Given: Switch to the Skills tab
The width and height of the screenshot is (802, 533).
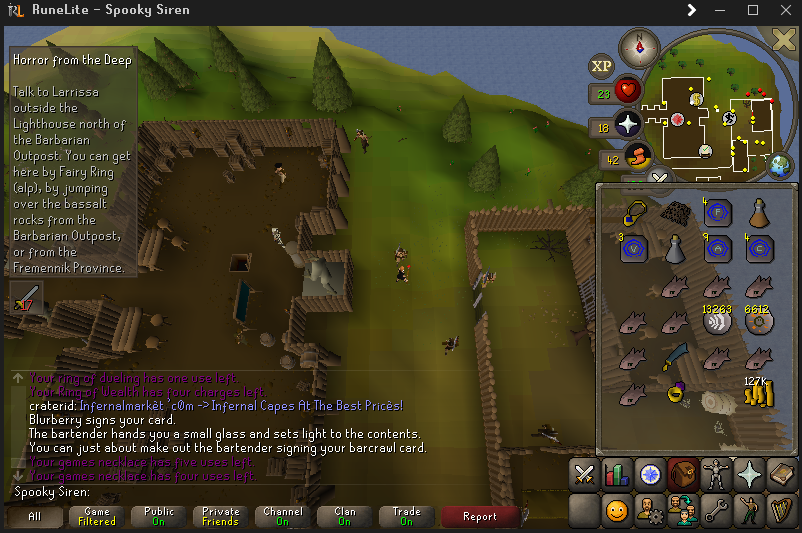Looking at the screenshot, I should pos(617,475).
